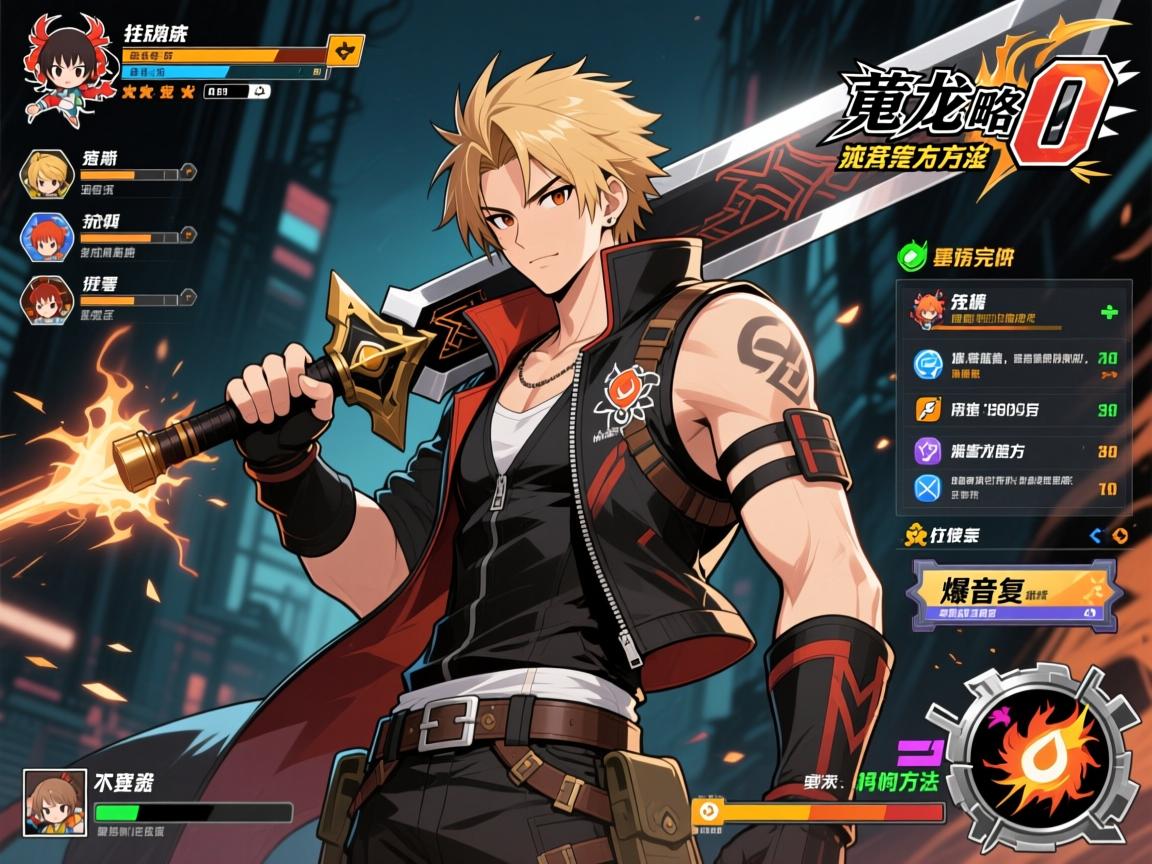The image size is (1152, 864).
Task: Select the orange-haired portrait with blue hexagon frame
Action: [47, 236]
